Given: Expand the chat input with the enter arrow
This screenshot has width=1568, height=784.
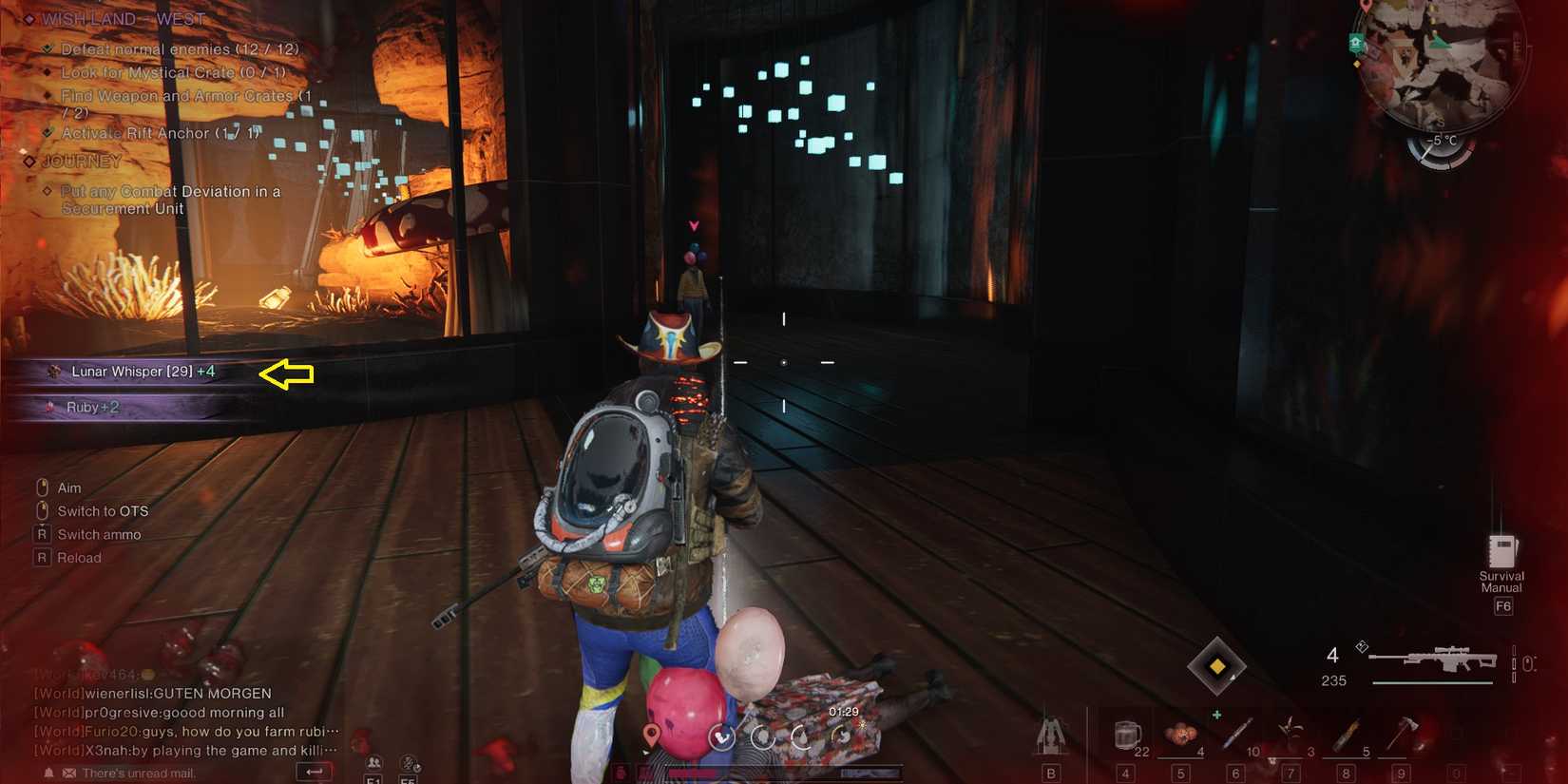Looking at the screenshot, I should 316,770.
